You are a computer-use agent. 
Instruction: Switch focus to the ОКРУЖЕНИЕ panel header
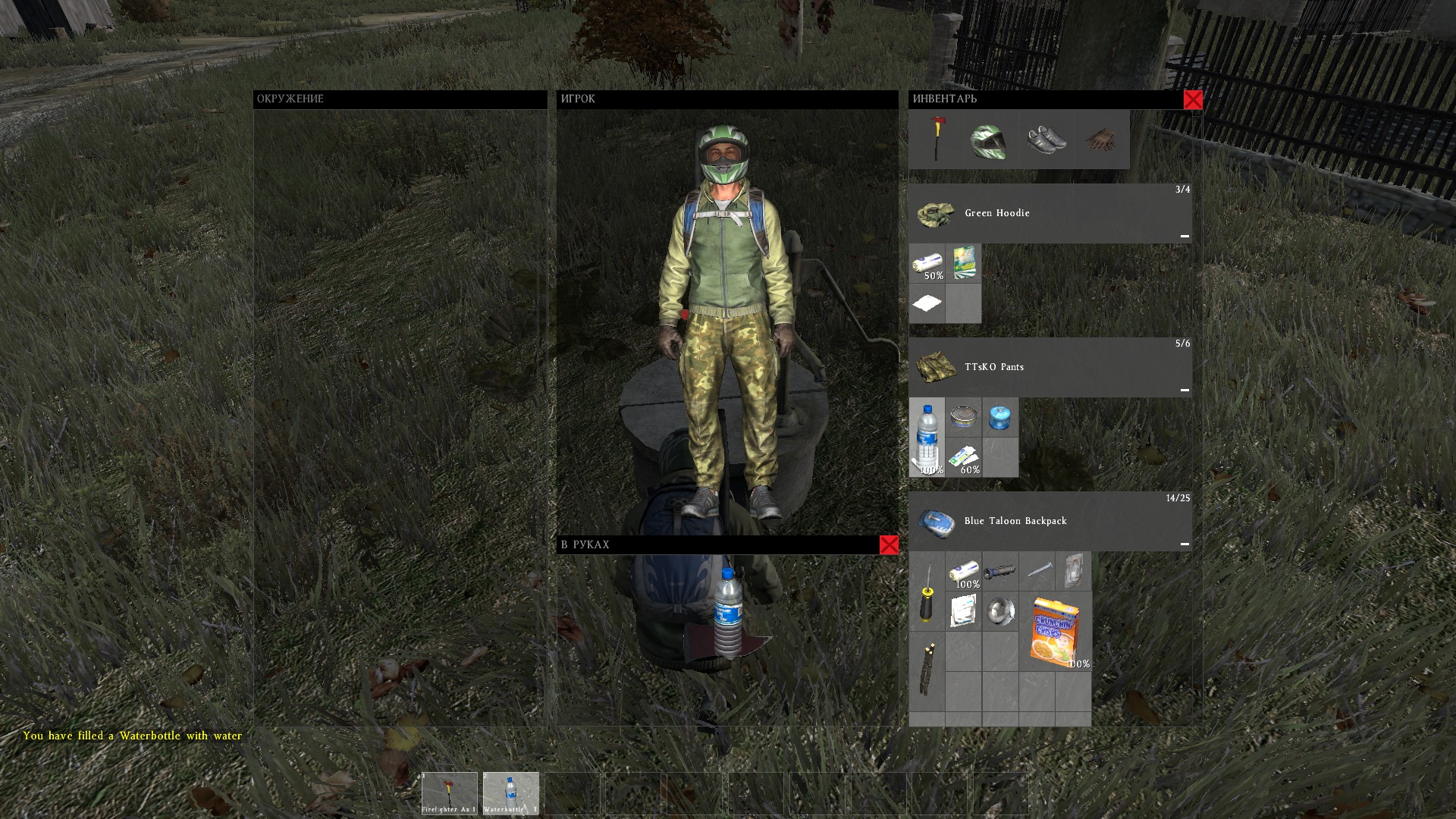point(290,99)
